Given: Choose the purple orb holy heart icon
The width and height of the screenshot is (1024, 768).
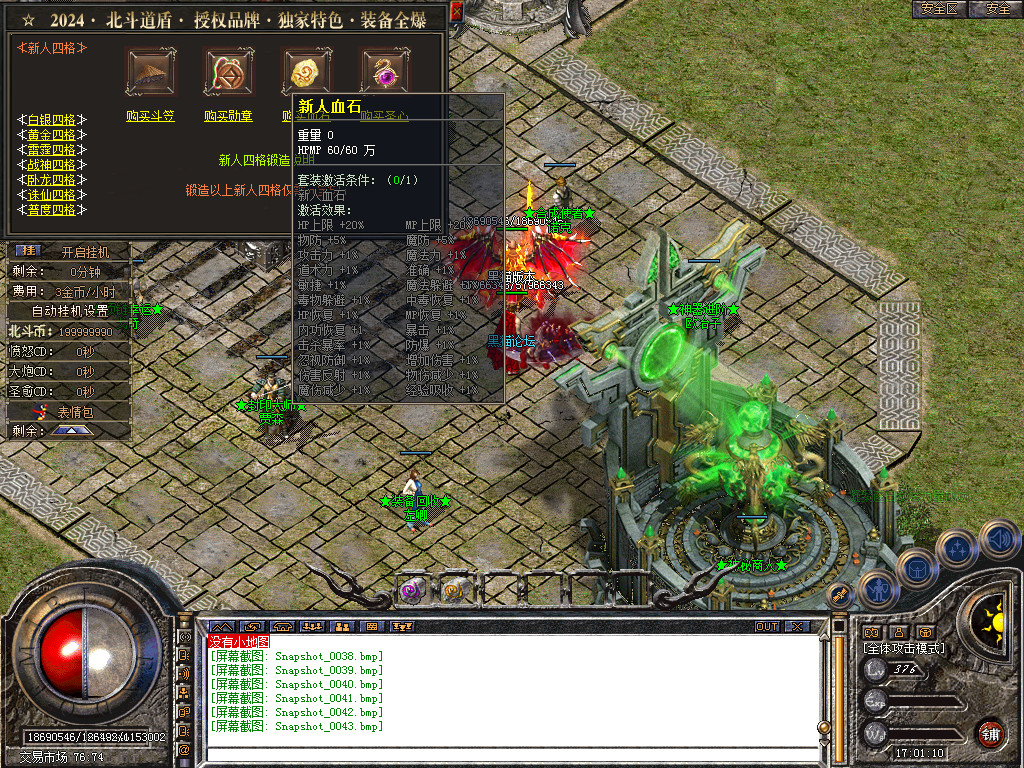Looking at the screenshot, I should 385,72.
